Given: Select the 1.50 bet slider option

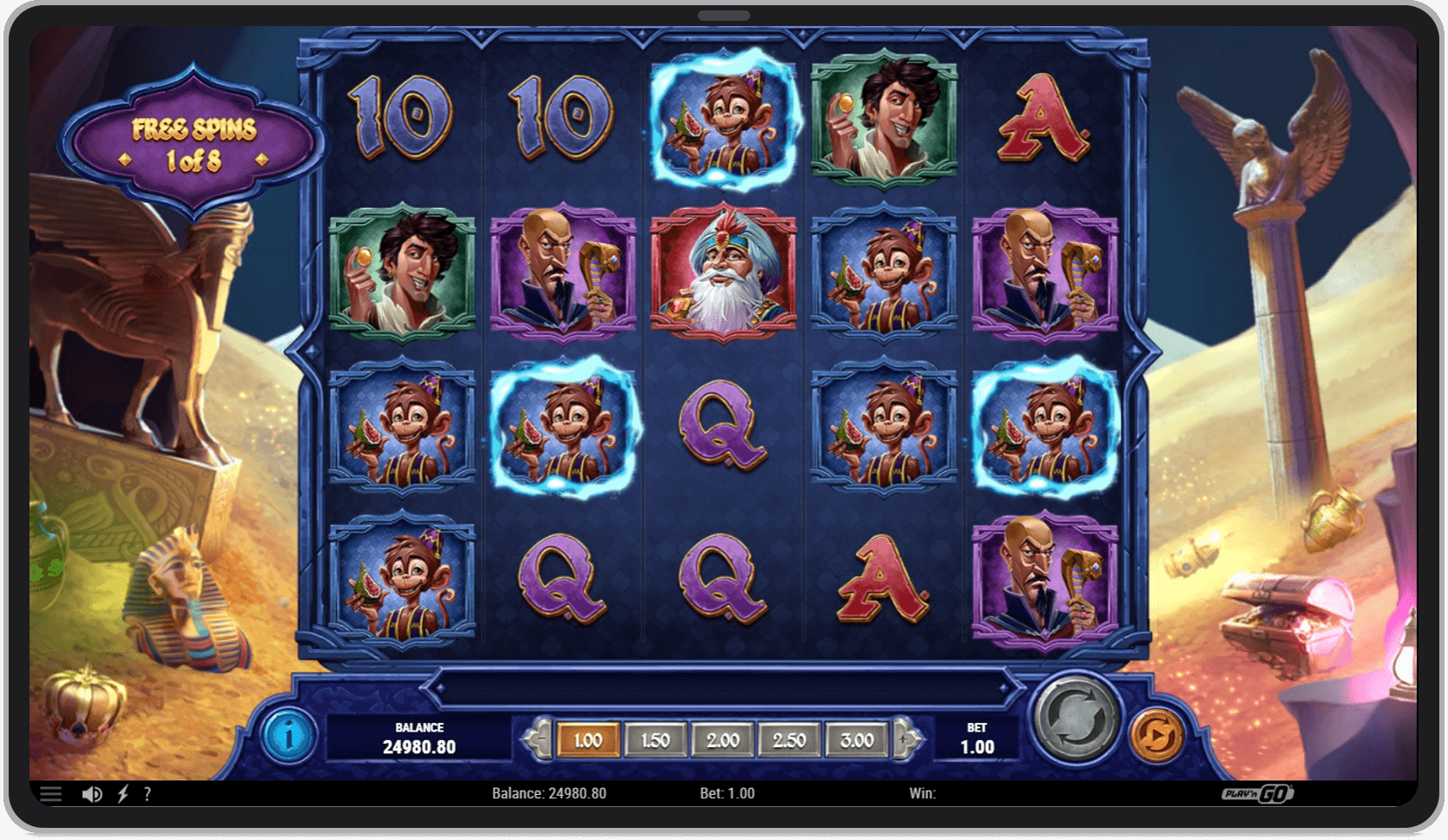Looking at the screenshot, I should [656, 741].
